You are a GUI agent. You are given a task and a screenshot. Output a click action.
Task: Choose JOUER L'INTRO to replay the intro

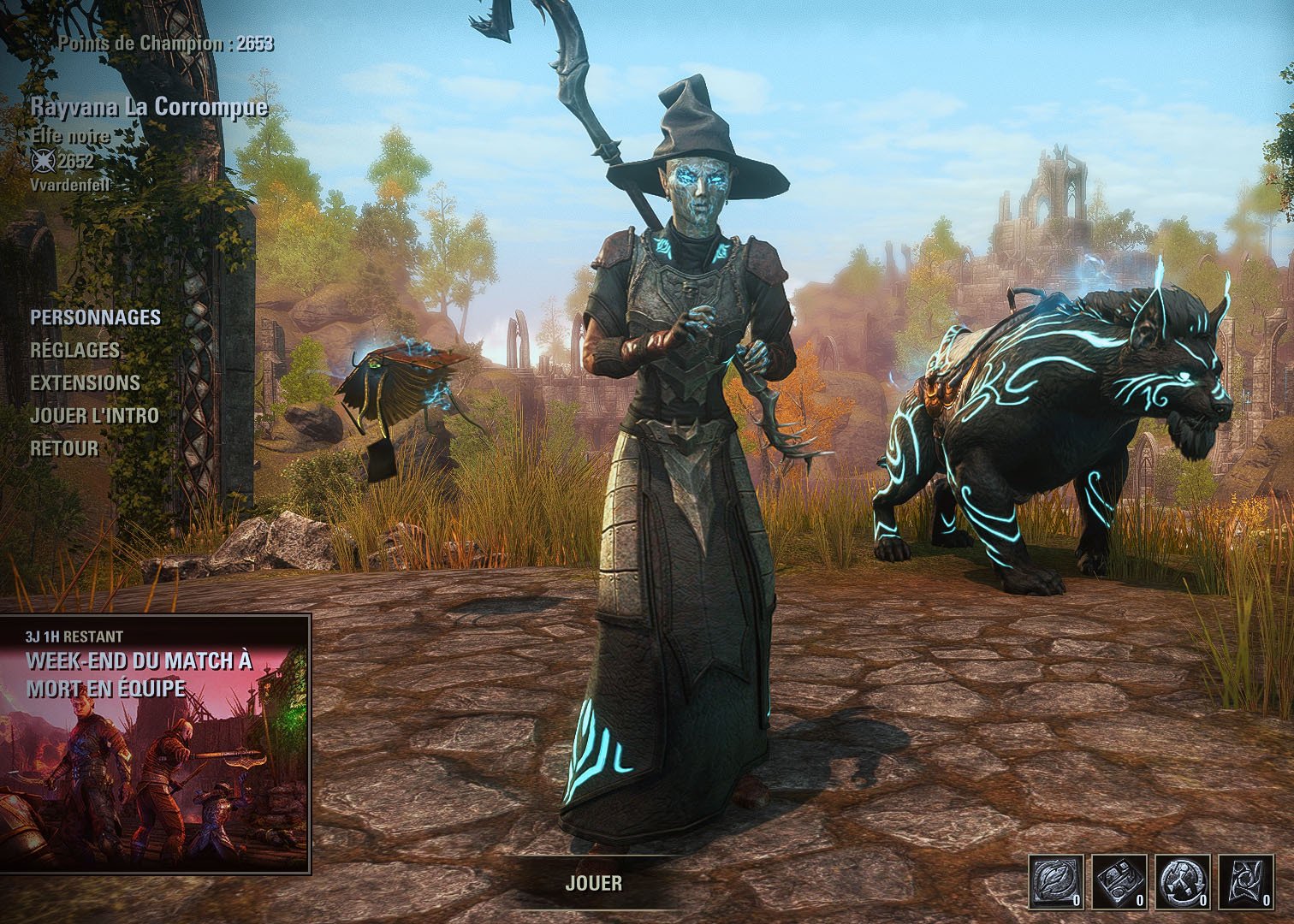(94, 416)
